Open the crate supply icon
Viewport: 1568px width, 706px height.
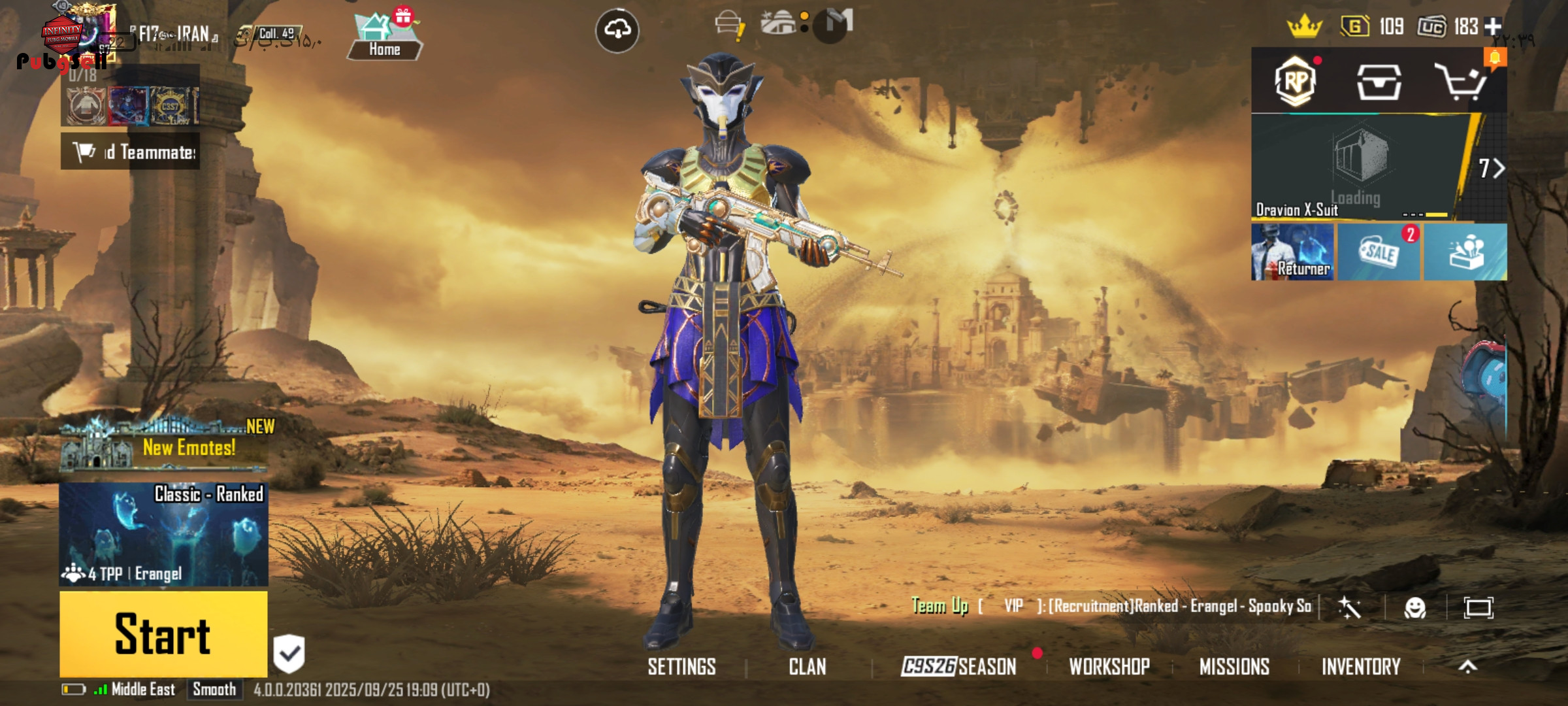point(1379,82)
